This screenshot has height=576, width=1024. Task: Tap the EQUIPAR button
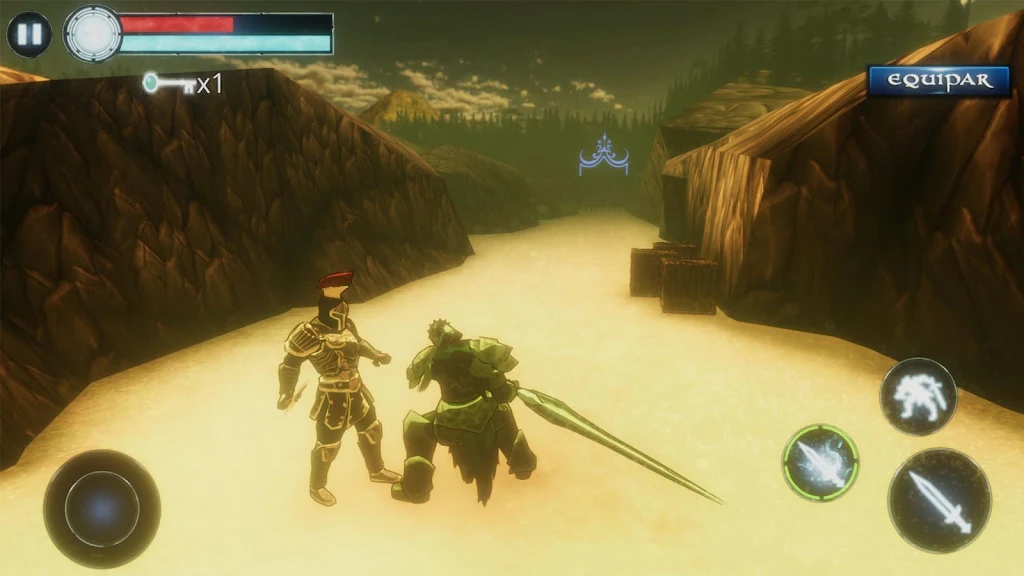tap(939, 81)
